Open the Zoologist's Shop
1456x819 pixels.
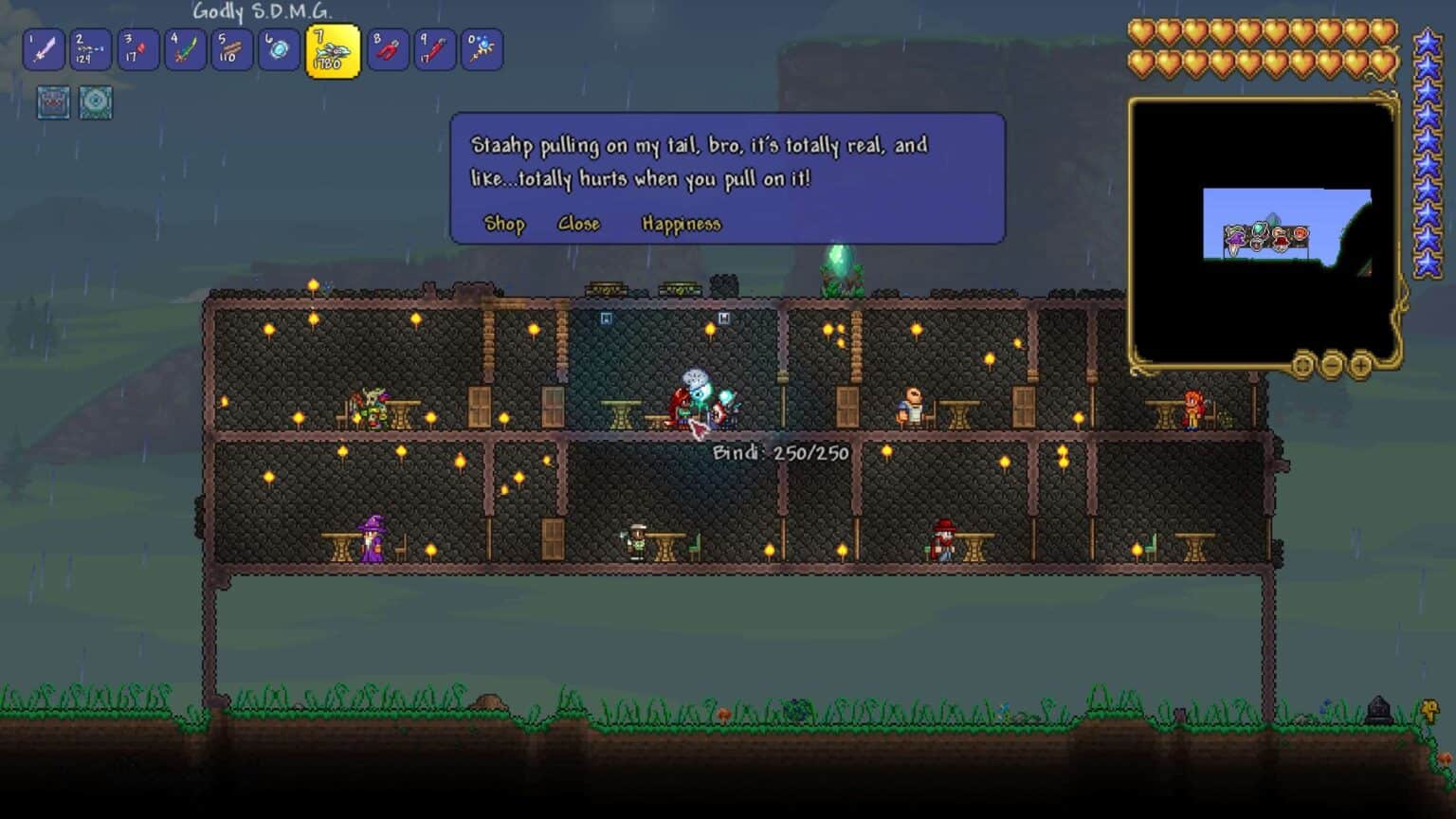coord(503,224)
